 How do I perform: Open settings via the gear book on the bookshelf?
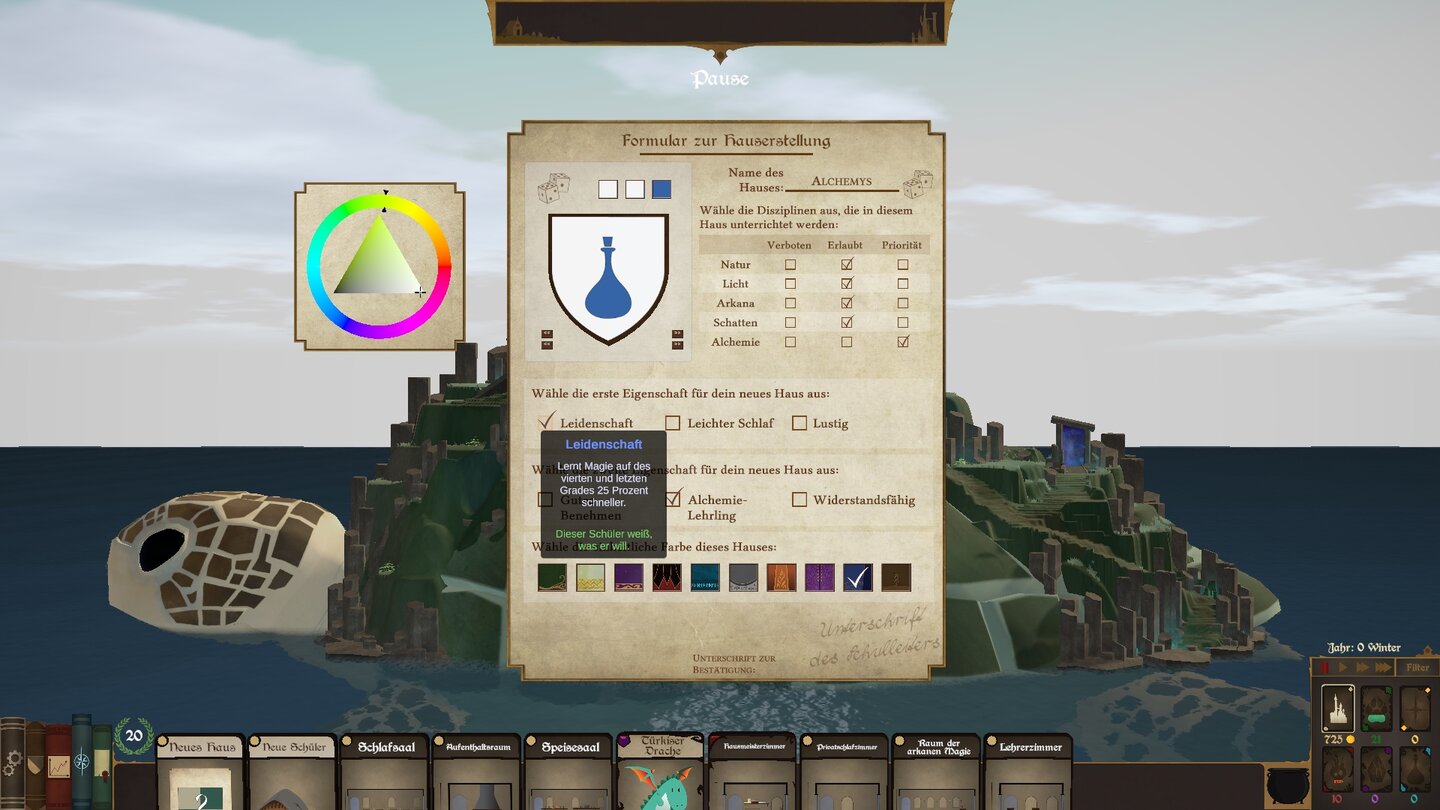[x=13, y=762]
